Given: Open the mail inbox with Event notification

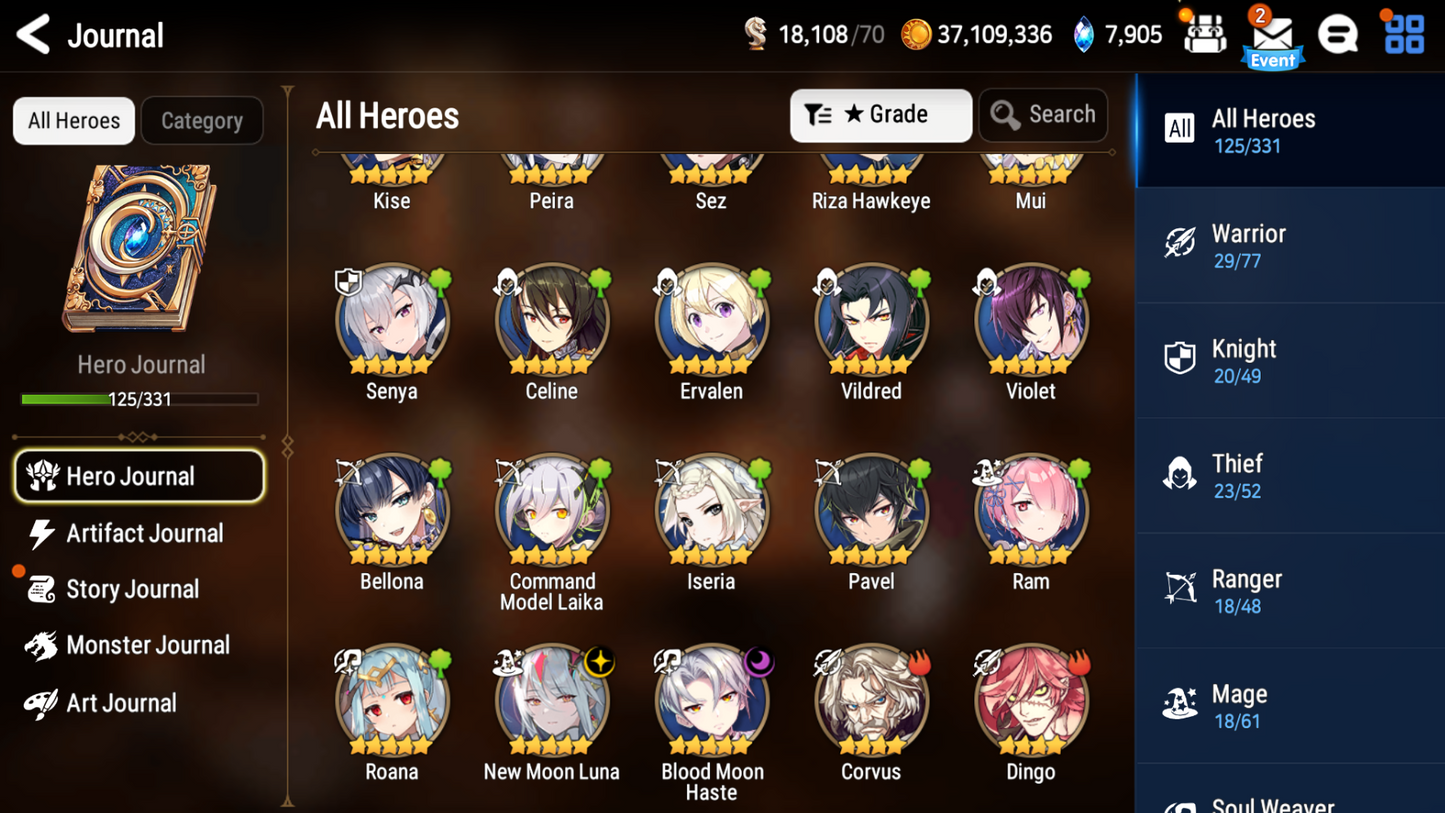Looking at the screenshot, I should 1273,34.
